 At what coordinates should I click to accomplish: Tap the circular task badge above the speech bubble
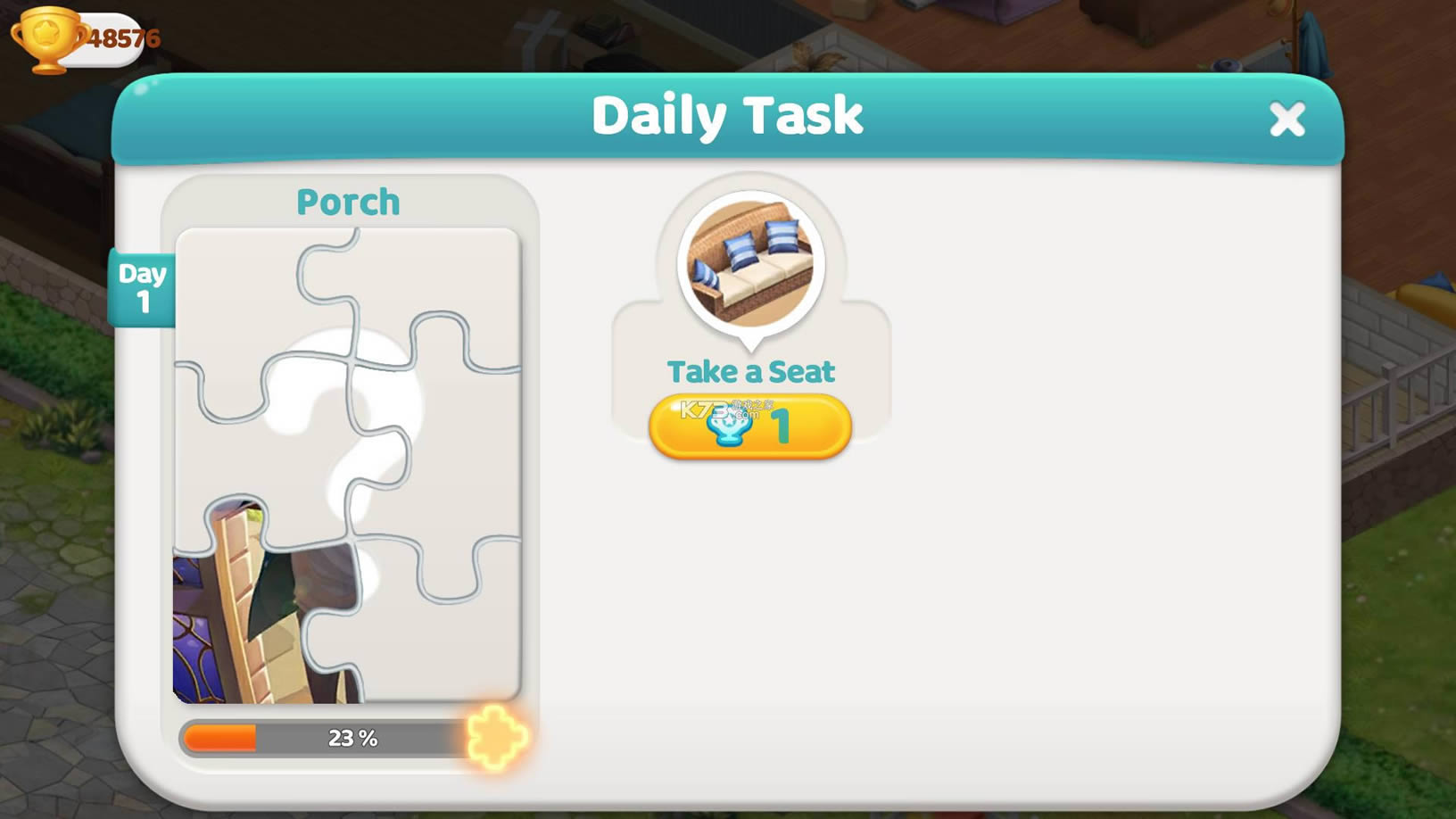click(x=752, y=261)
